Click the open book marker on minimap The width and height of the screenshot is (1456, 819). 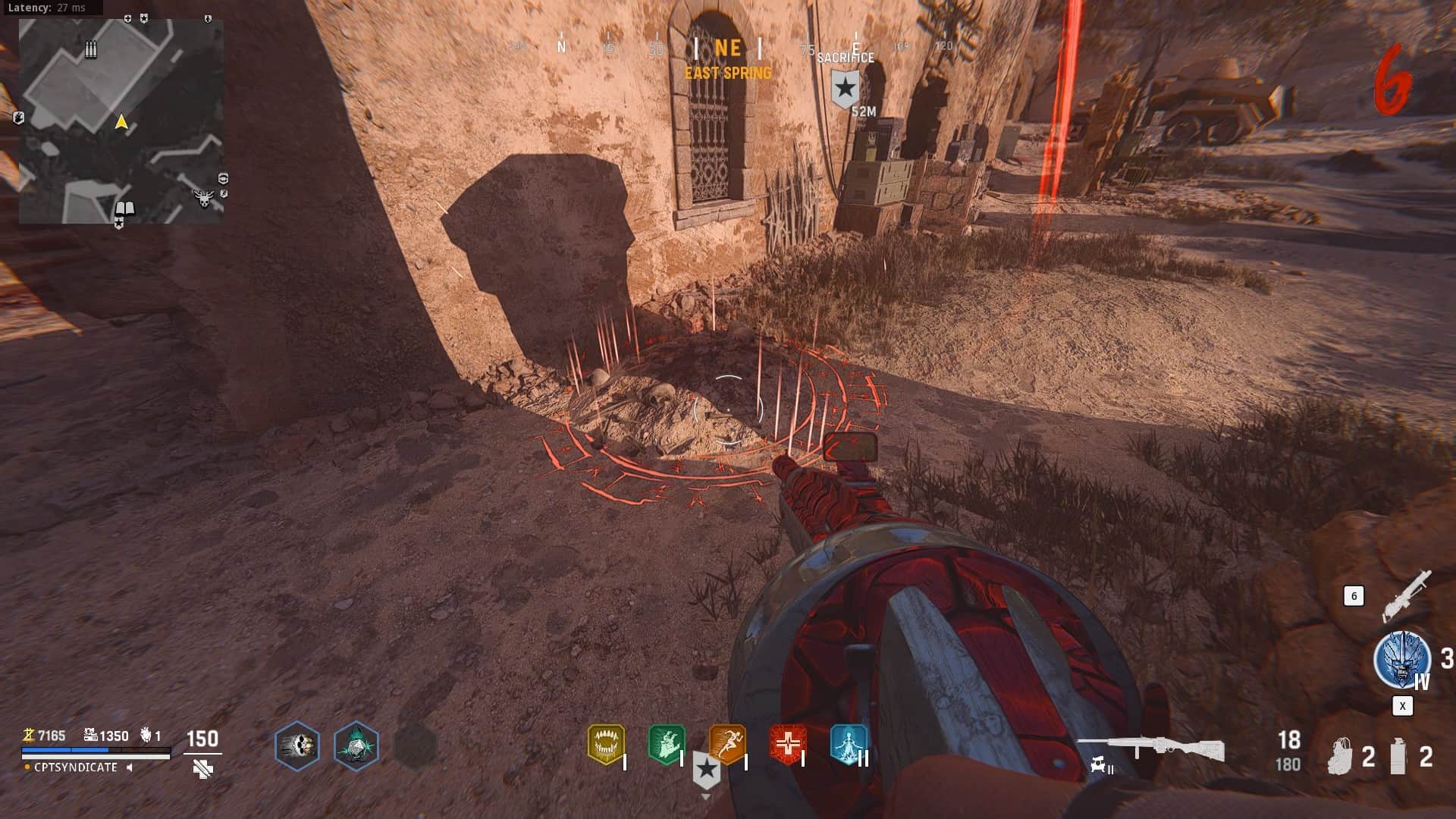(x=124, y=209)
